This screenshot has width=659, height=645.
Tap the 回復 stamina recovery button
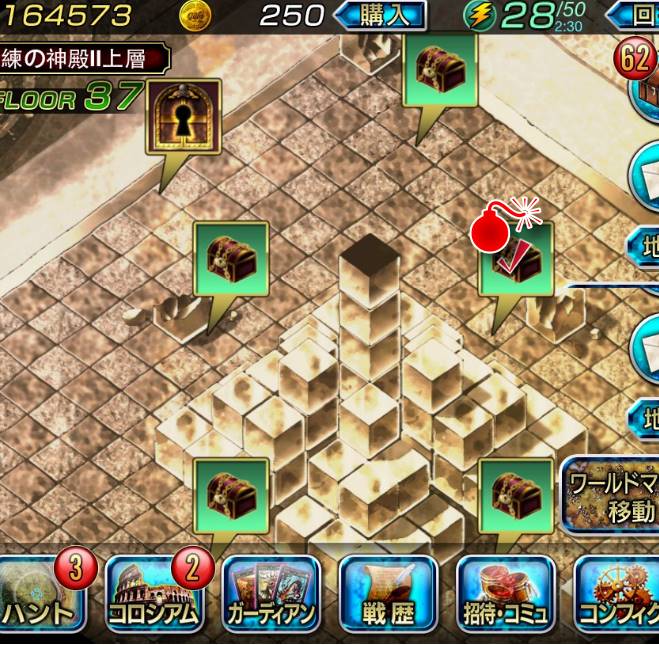tap(634, 15)
